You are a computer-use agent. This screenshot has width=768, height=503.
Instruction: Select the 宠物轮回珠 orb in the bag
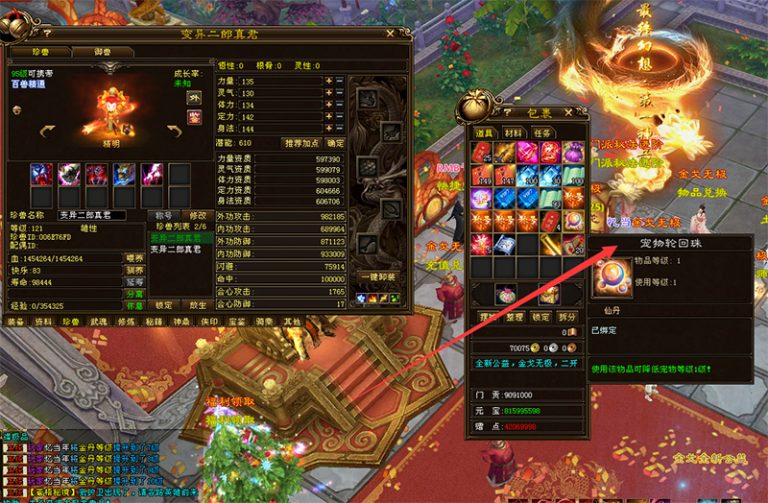pyautogui.click(x=573, y=219)
